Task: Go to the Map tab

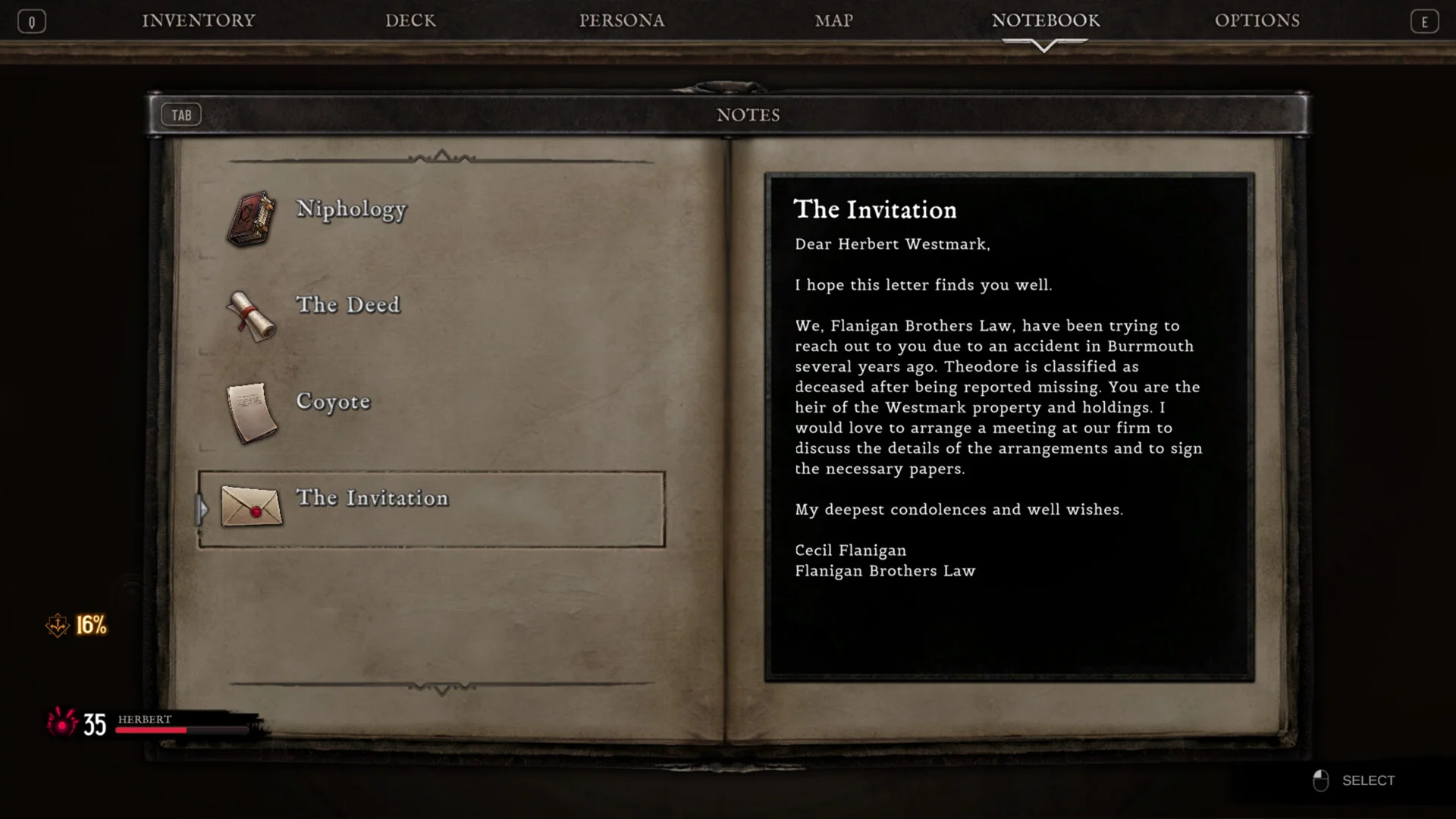Action: (833, 20)
